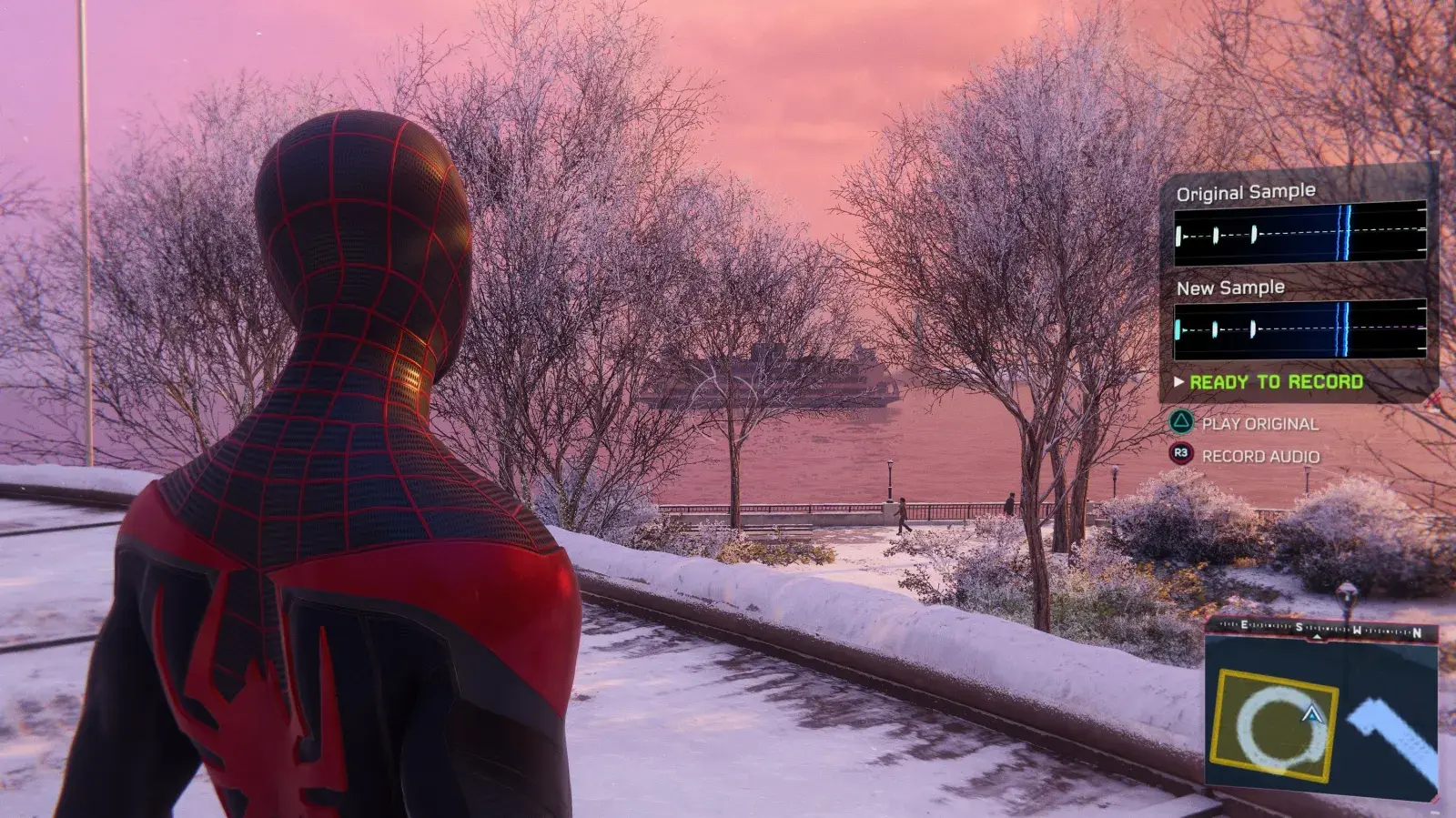
Task: Click the Ready to Record status
Action: pyautogui.click(x=1275, y=382)
